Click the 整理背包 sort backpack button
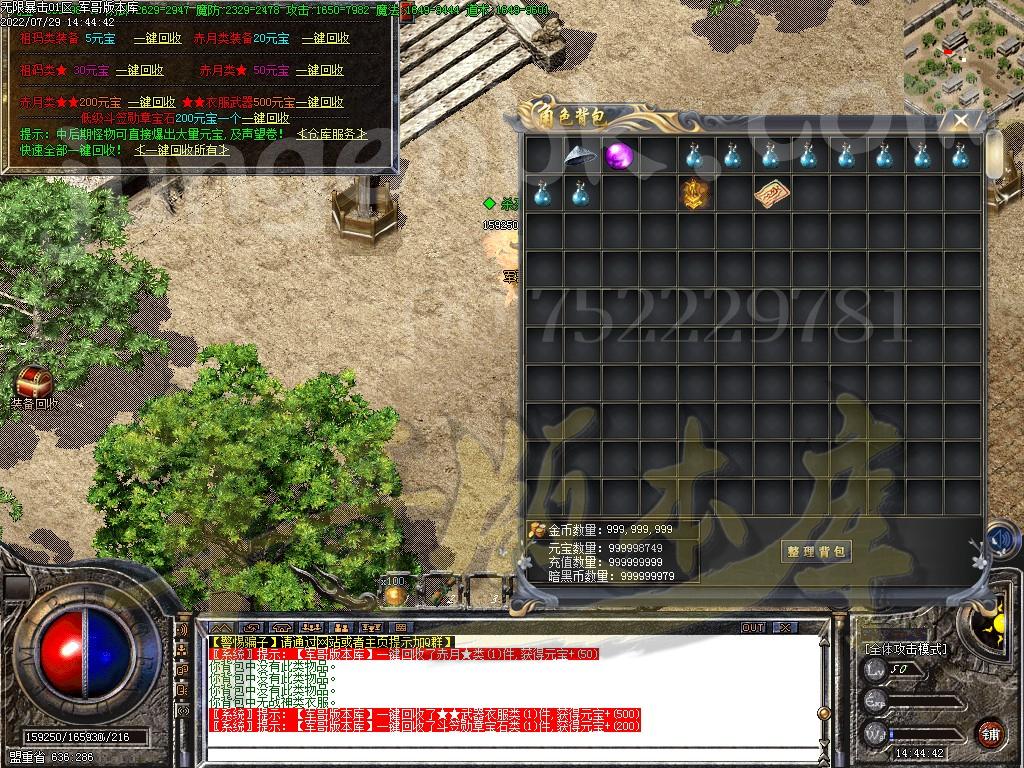Image resolution: width=1024 pixels, height=768 pixels. (x=816, y=551)
